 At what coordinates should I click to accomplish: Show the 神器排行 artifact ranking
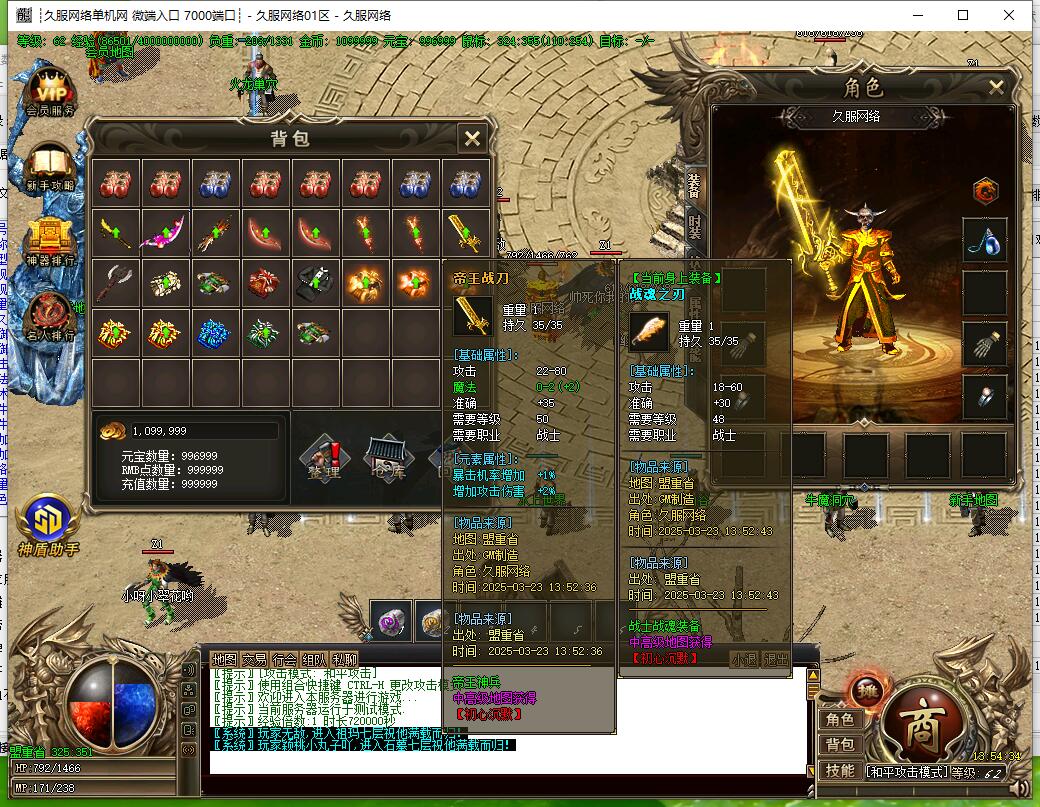pyautogui.click(x=51, y=240)
